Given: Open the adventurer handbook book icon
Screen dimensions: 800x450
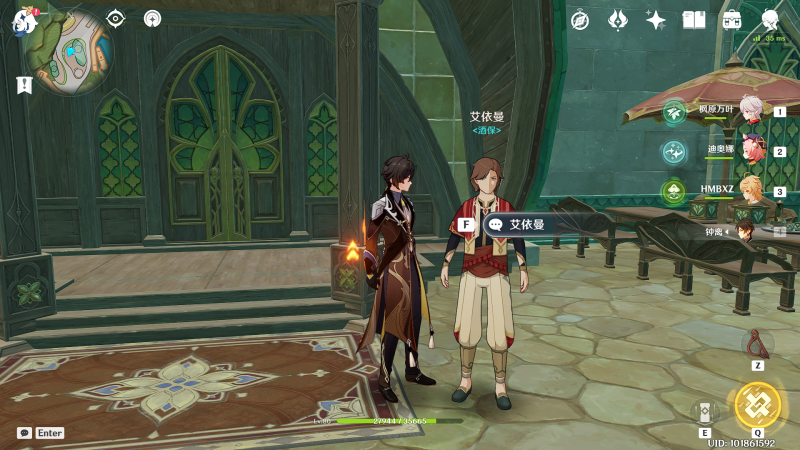Looking at the screenshot, I should (x=694, y=20).
